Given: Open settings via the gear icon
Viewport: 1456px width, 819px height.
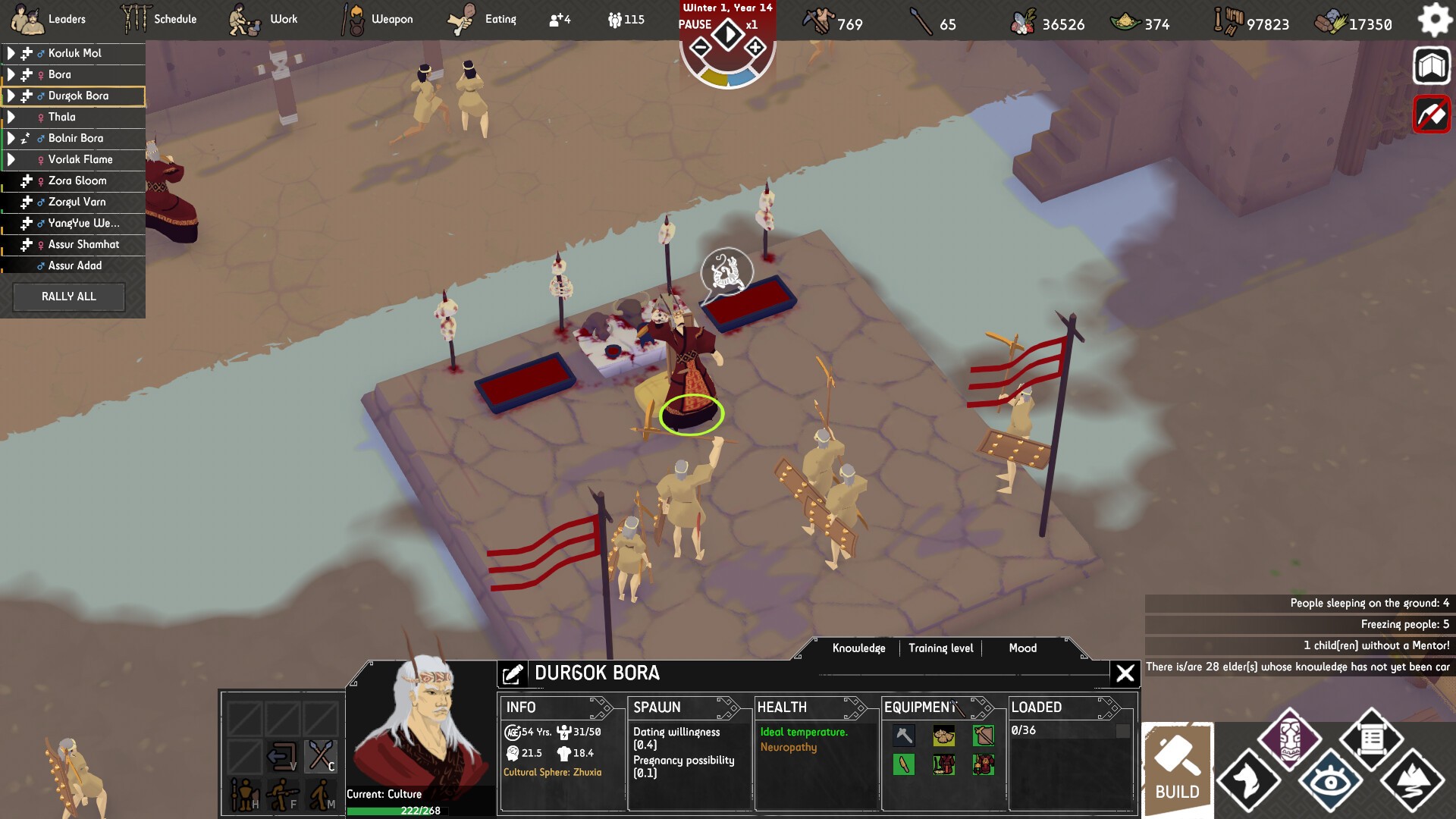Looking at the screenshot, I should pos(1434,20).
